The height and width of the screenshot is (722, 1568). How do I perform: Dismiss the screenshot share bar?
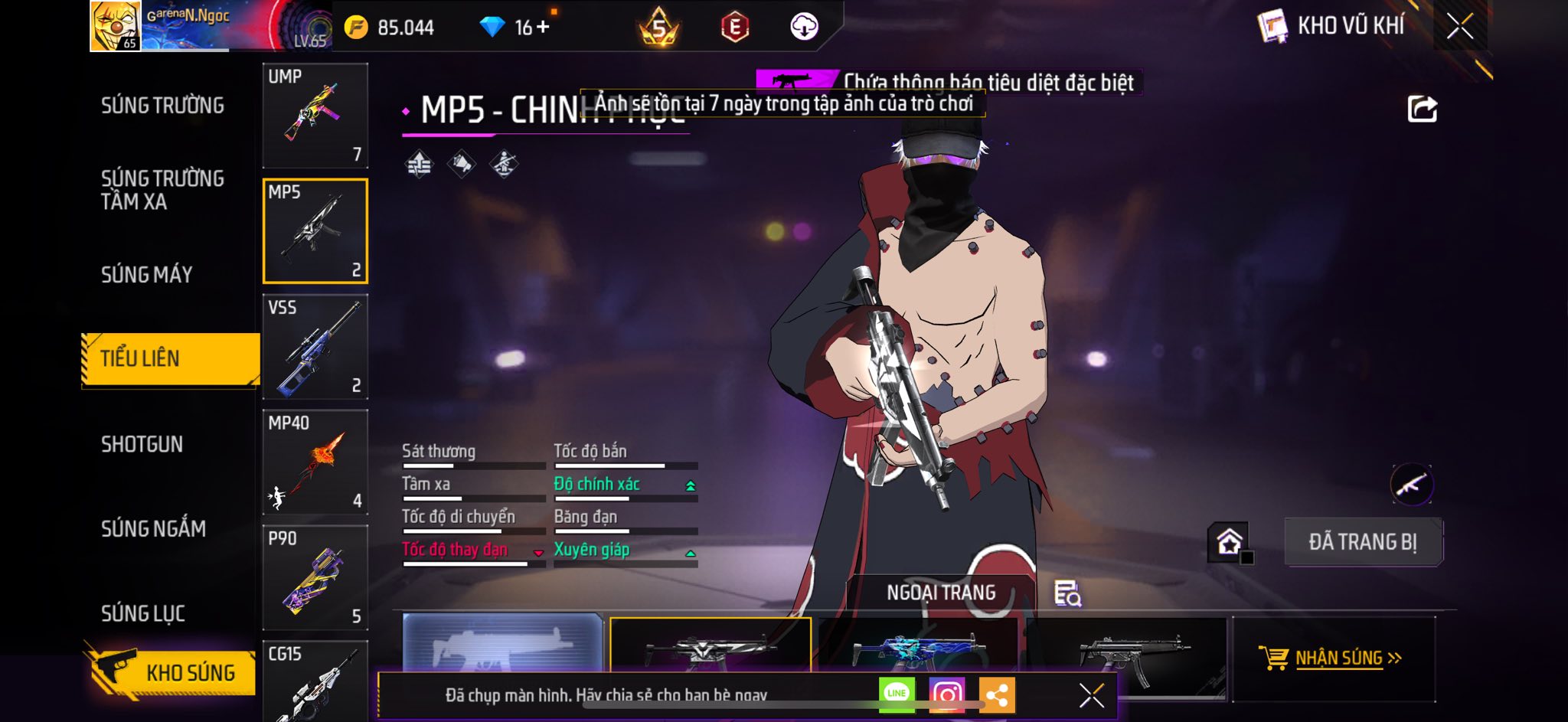(x=1091, y=695)
